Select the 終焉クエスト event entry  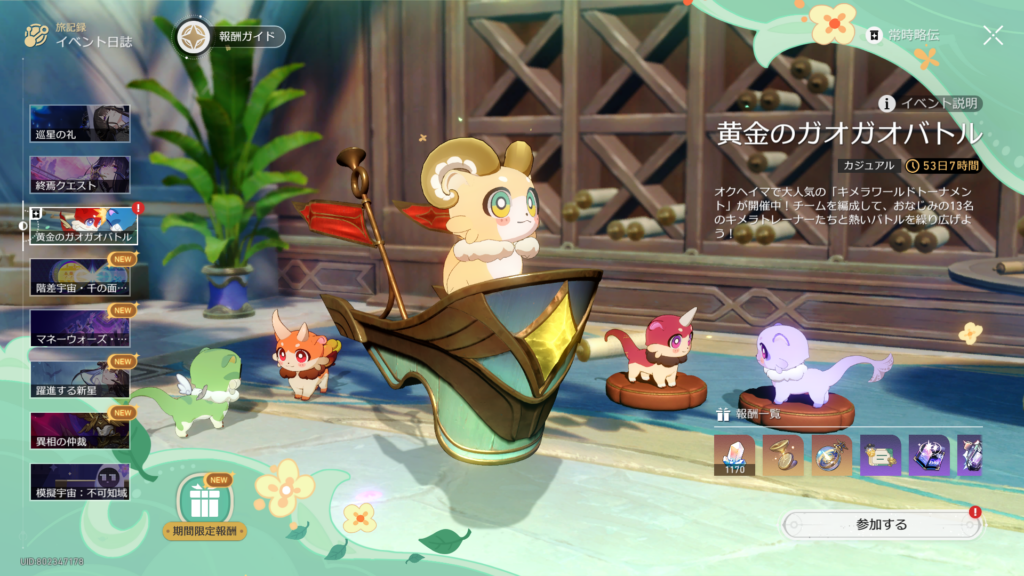[80, 175]
